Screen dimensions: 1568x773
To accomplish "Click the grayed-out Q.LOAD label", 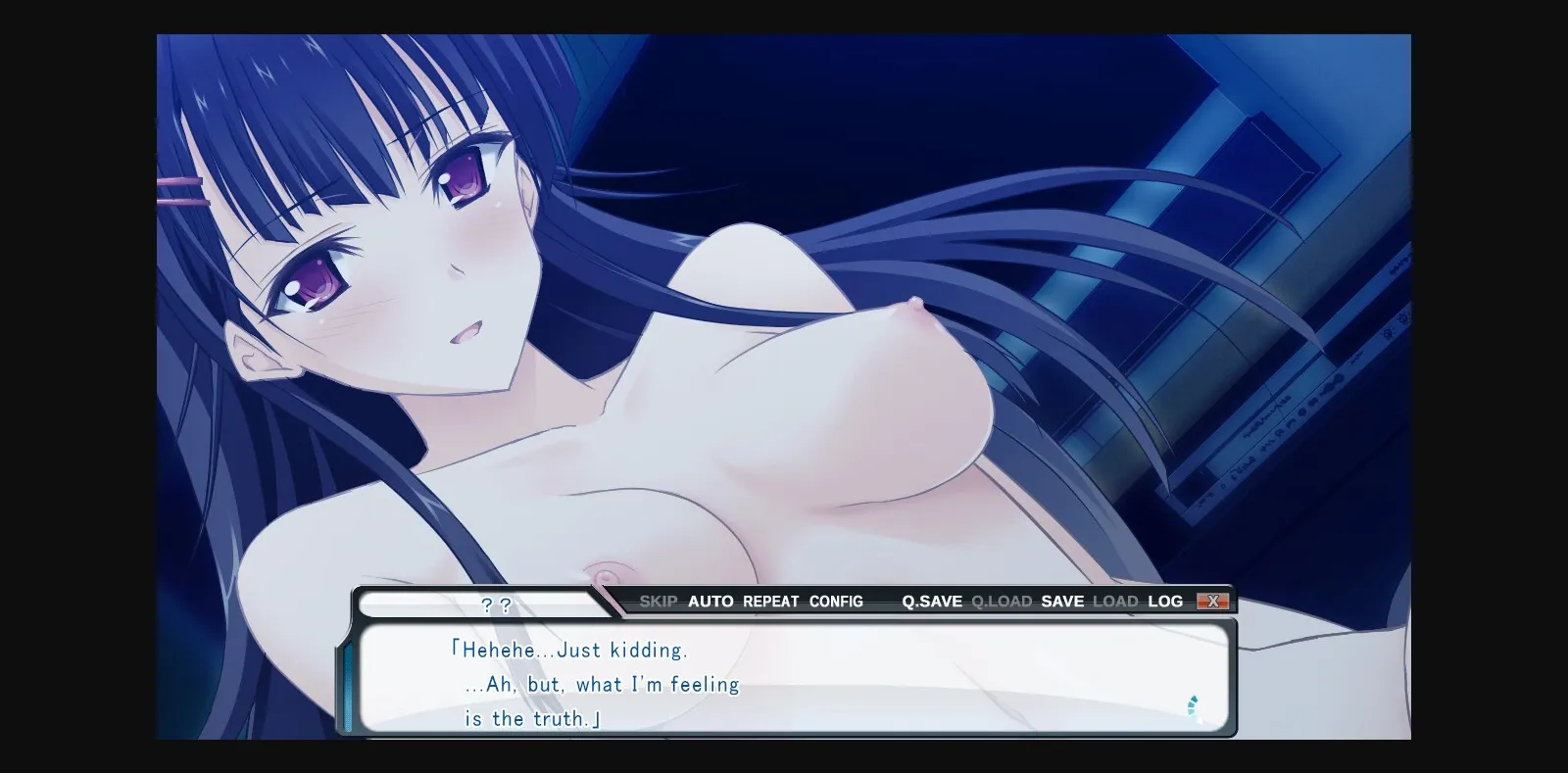I will (1002, 601).
